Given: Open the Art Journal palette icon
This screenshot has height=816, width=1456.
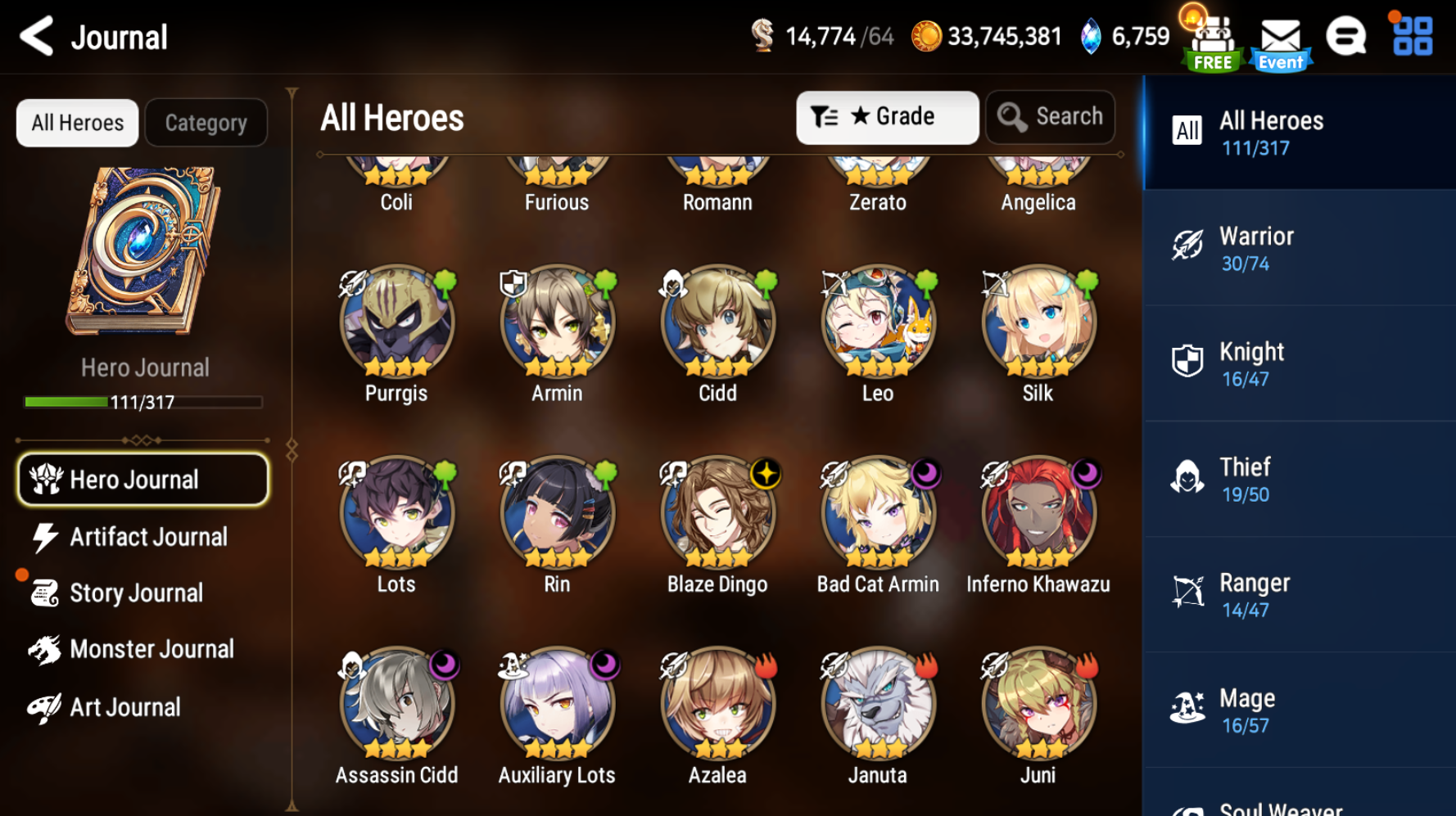Looking at the screenshot, I should 43,706.
